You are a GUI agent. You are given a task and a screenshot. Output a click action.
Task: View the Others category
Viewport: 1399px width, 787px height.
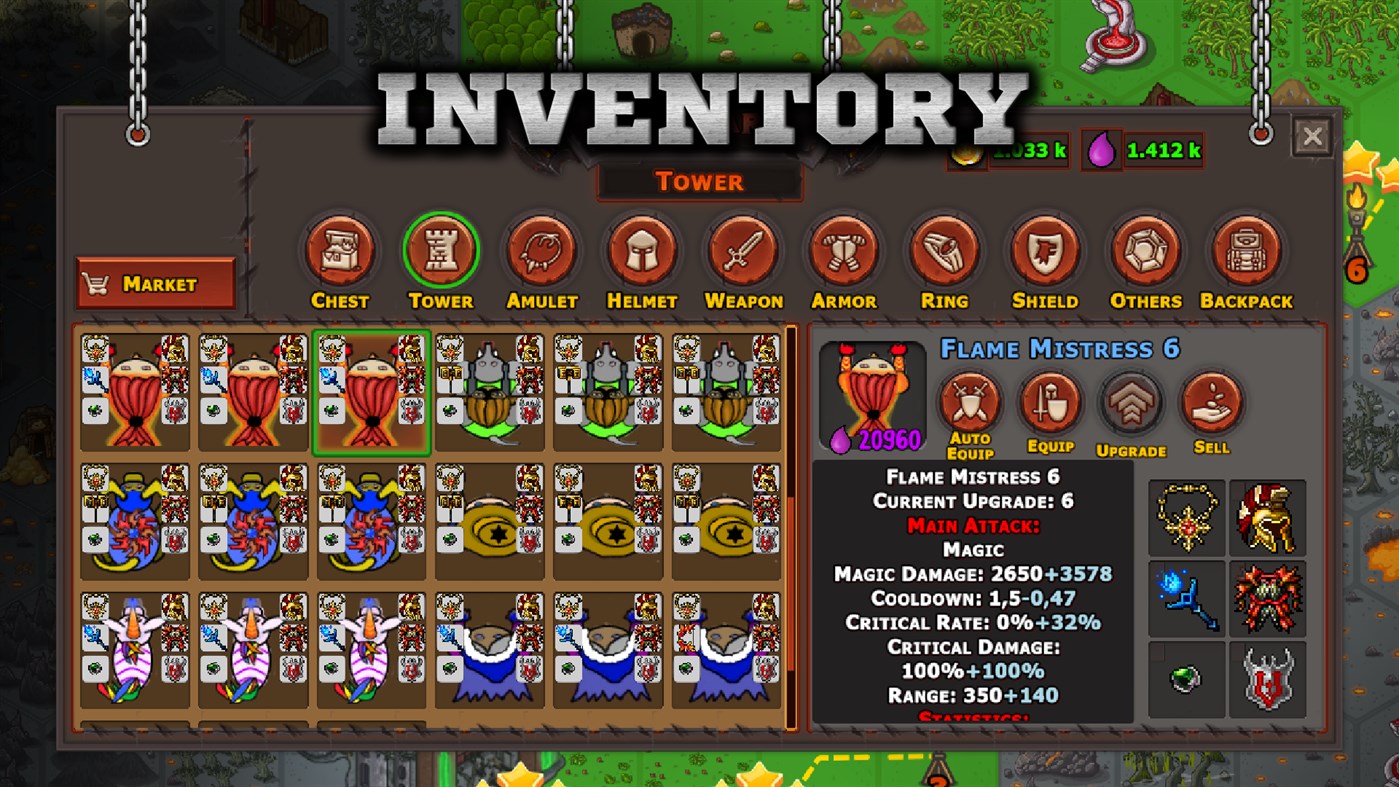1144,250
